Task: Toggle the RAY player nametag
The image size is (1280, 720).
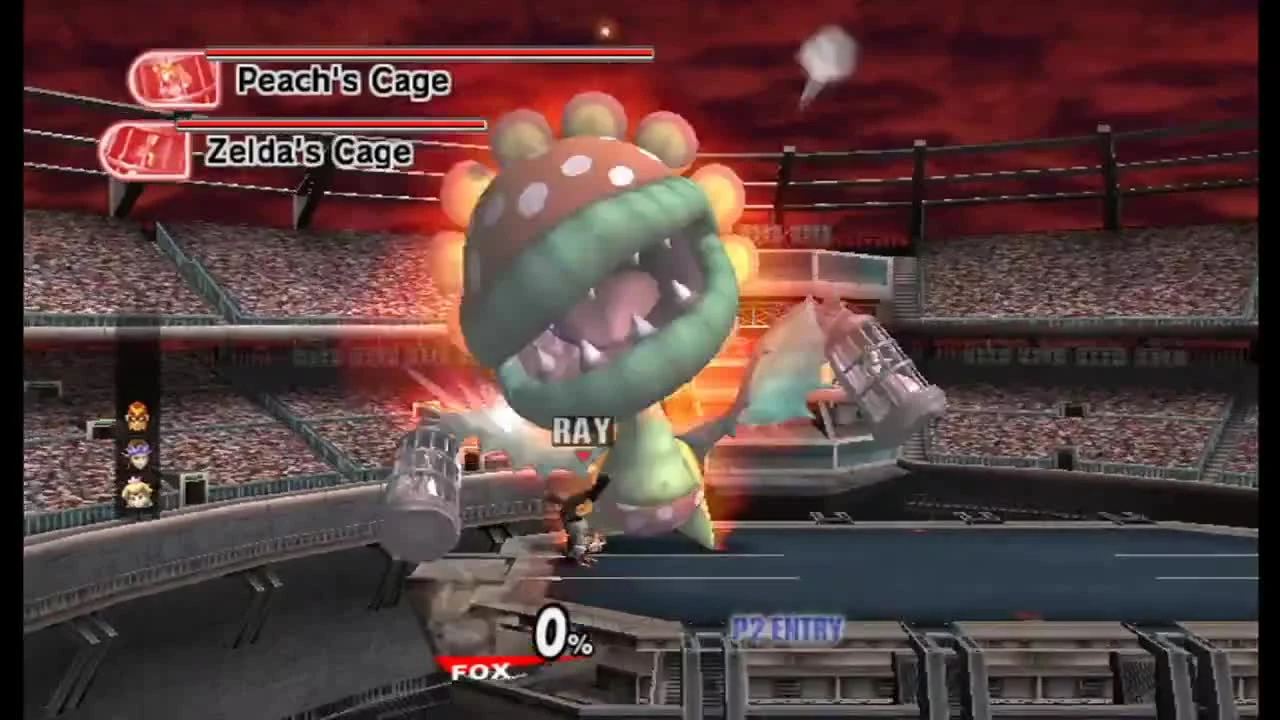Action: (583, 432)
